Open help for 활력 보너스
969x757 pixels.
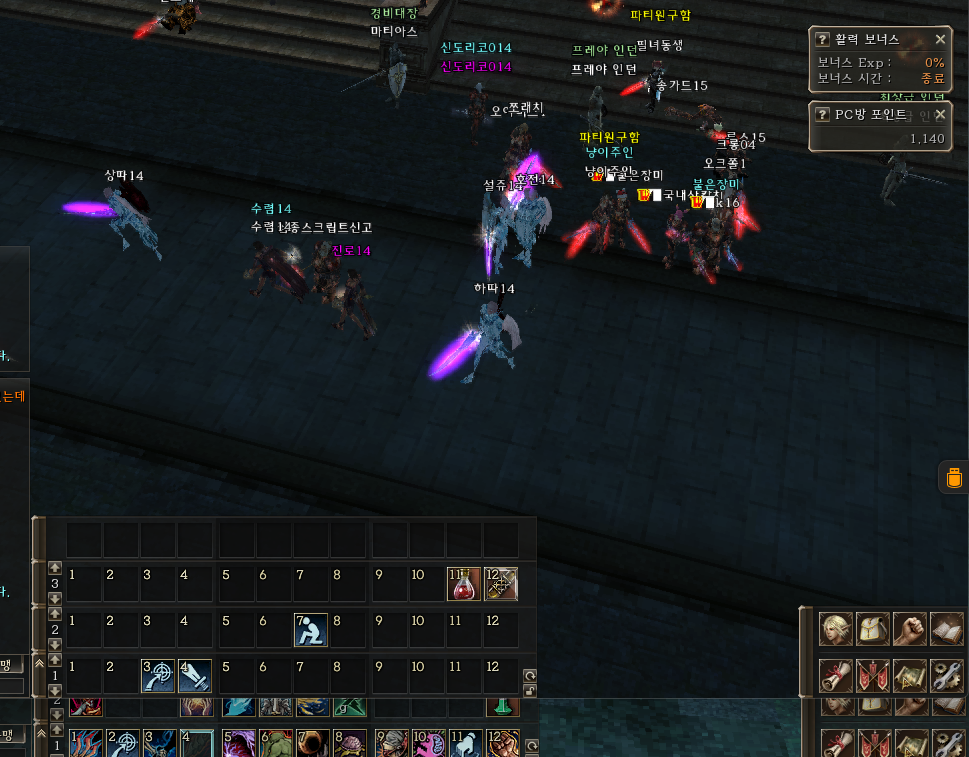pos(823,39)
